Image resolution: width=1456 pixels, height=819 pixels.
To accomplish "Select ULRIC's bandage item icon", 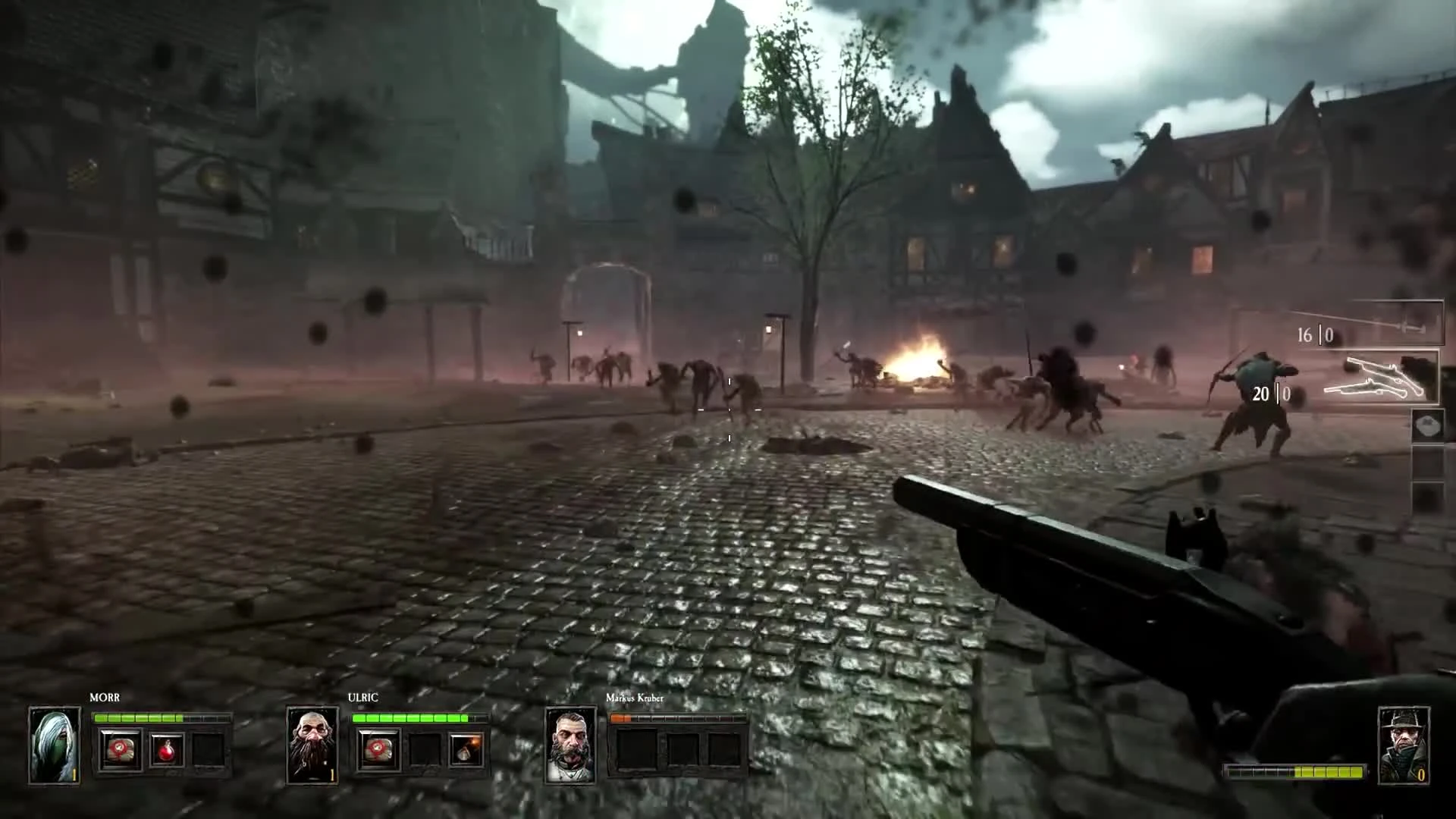I will (x=378, y=748).
